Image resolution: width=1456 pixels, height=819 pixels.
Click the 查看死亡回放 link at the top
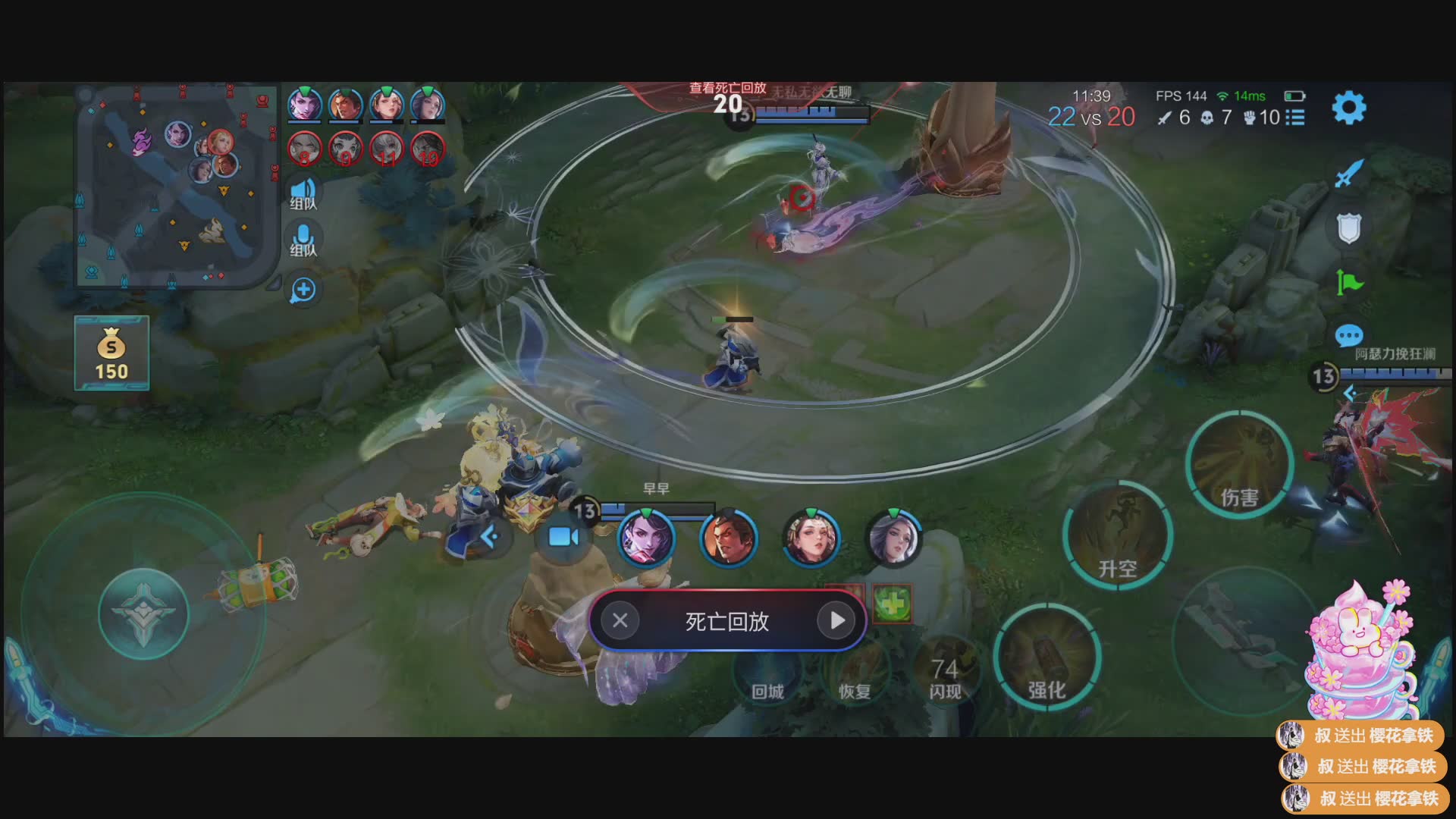(727, 88)
